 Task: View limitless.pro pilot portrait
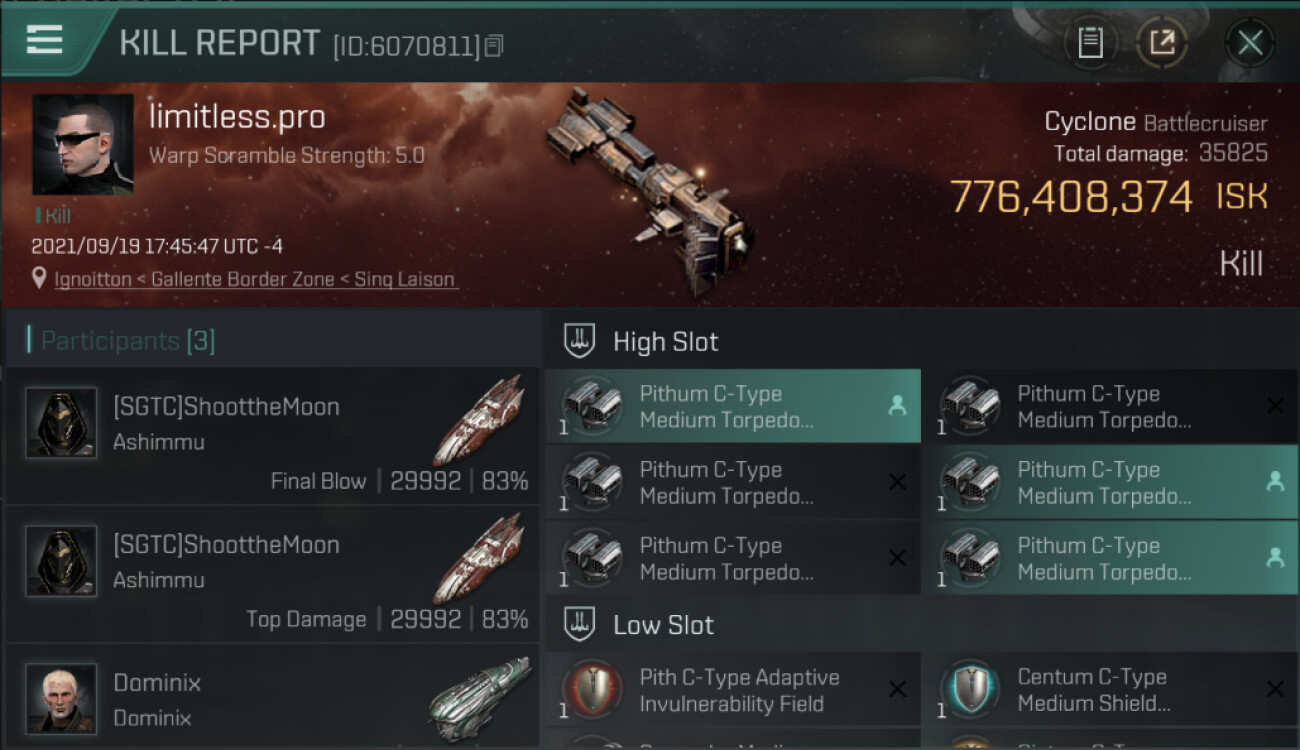point(83,144)
